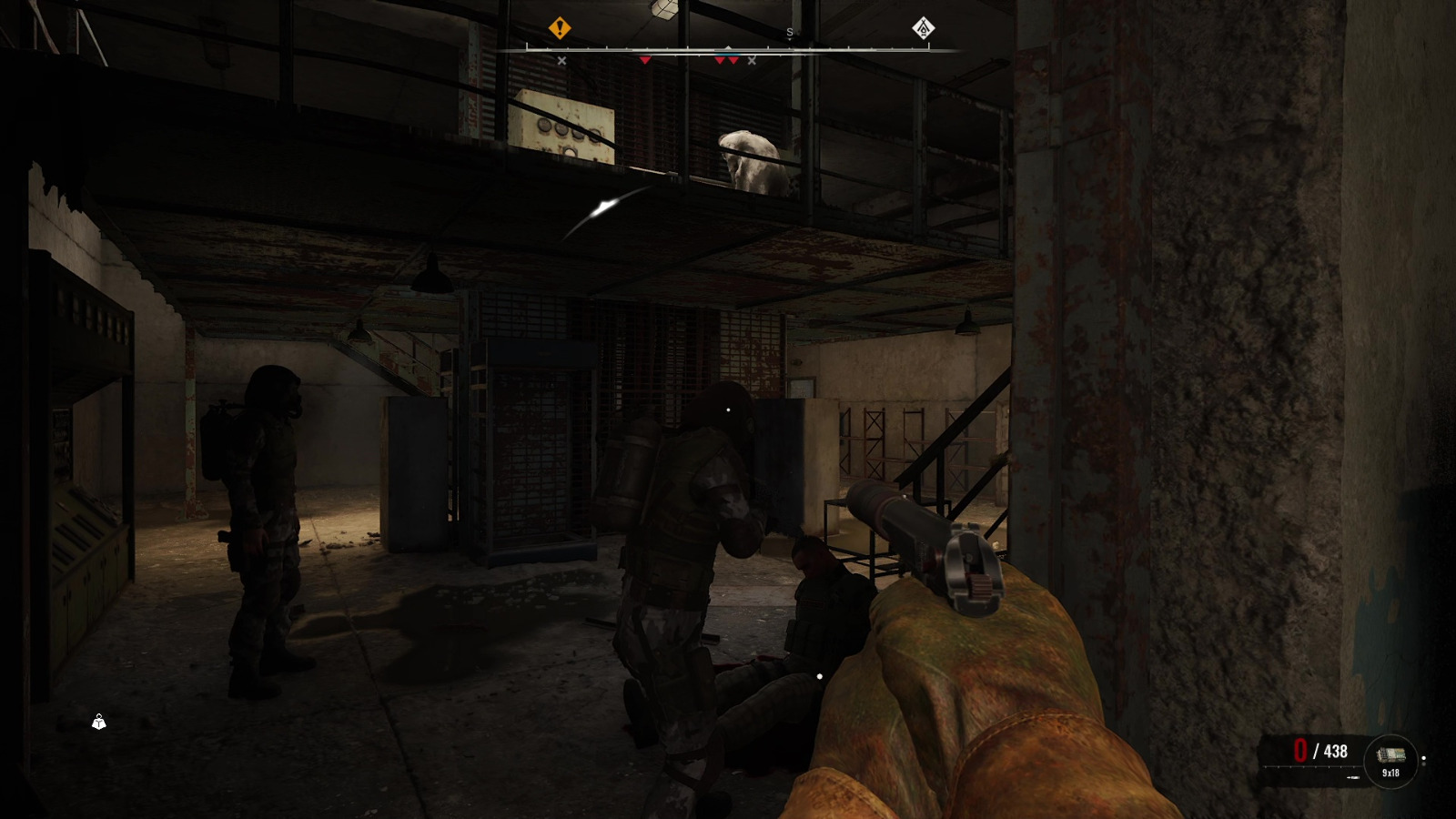This screenshot has width=1456, height=819.
Task: Click the stamina tick scale under ammo count
Action: [x=1309, y=766]
